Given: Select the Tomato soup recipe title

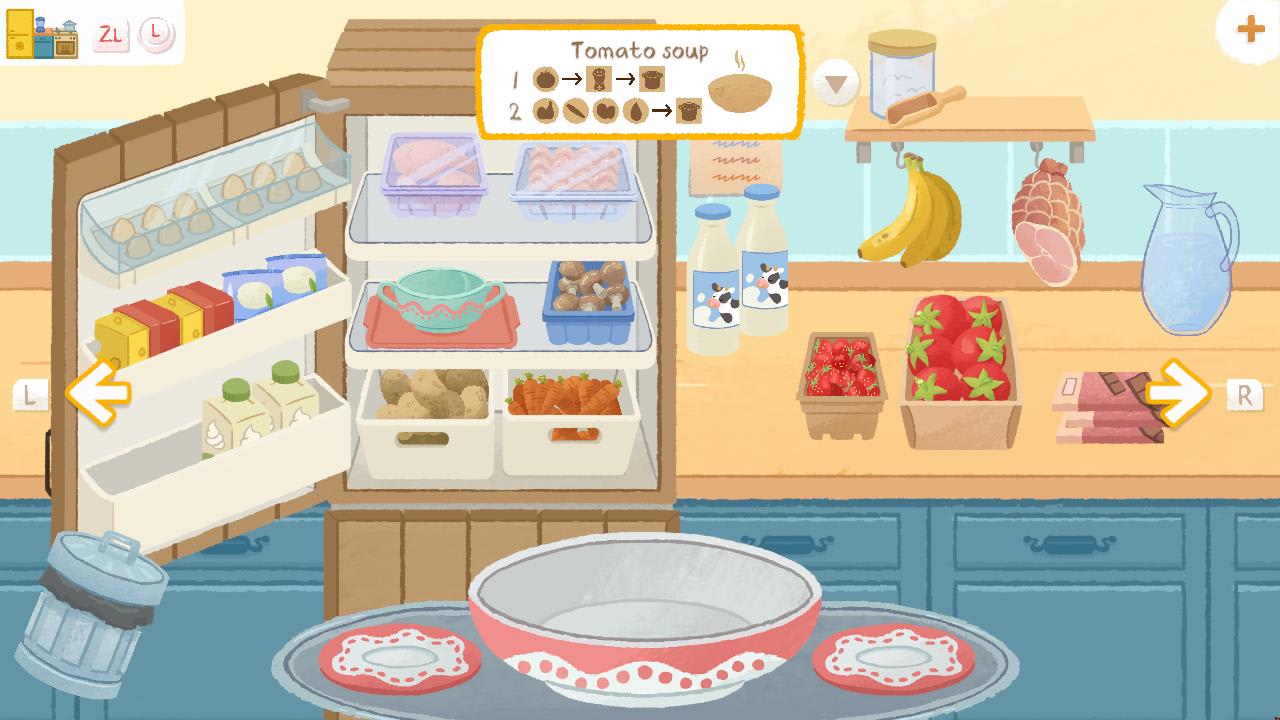Looking at the screenshot, I should coord(640,50).
